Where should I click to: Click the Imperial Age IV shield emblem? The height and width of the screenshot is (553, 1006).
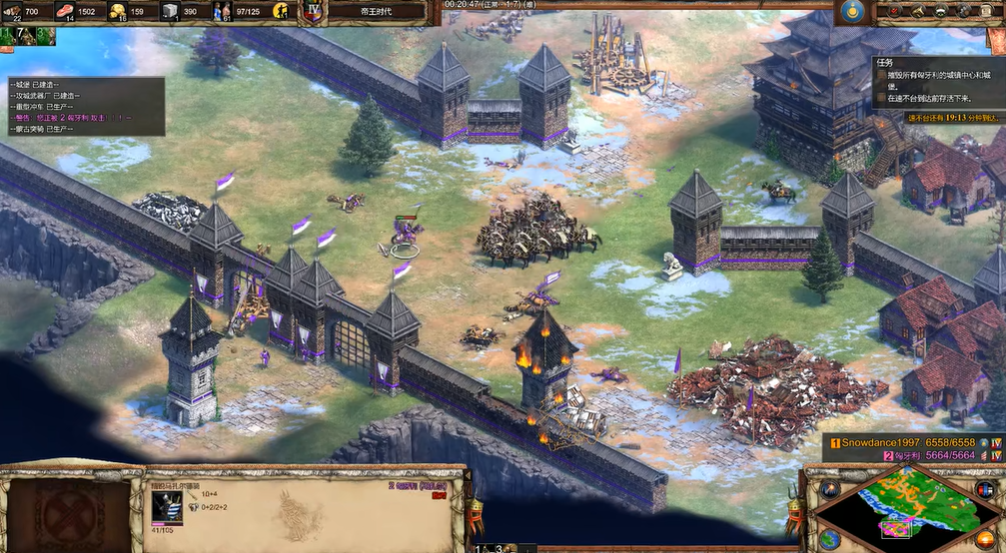coord(312,12)
